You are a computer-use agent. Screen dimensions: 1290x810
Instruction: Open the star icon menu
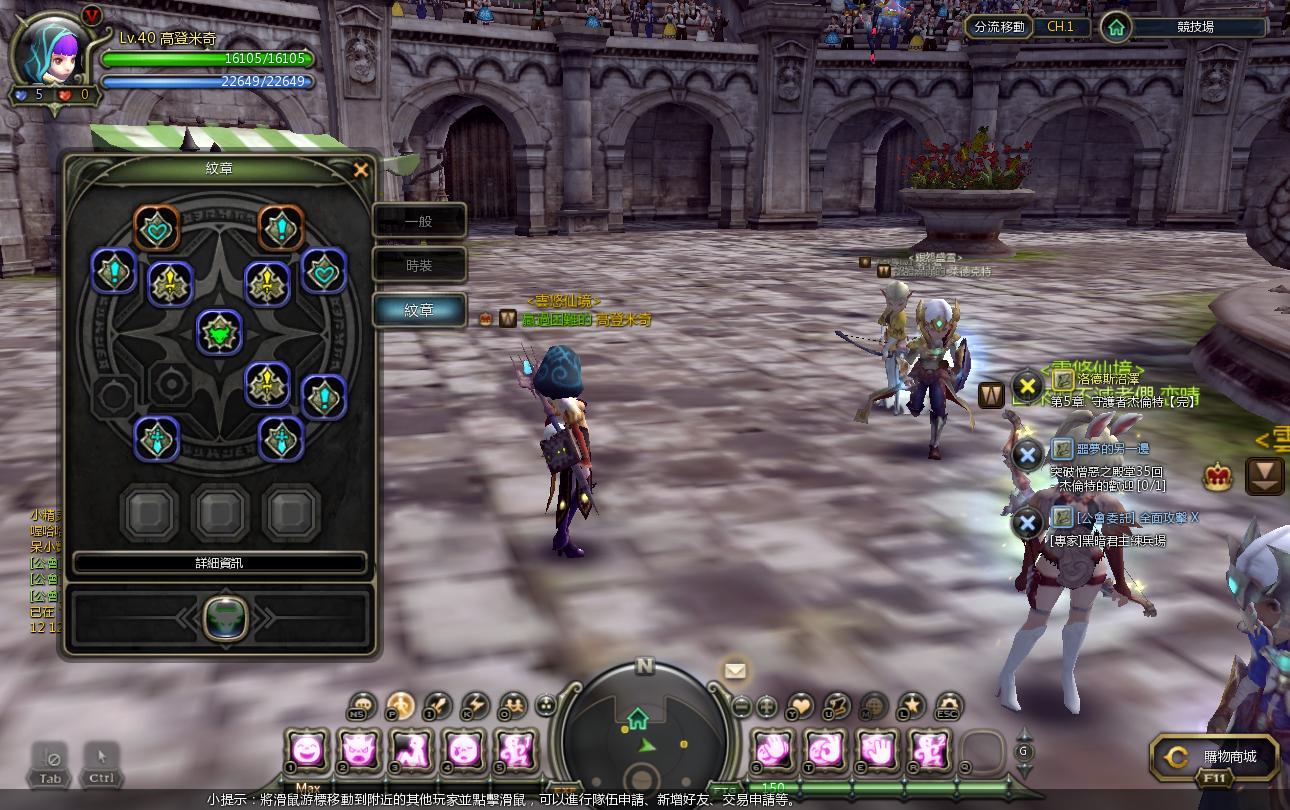910,705
